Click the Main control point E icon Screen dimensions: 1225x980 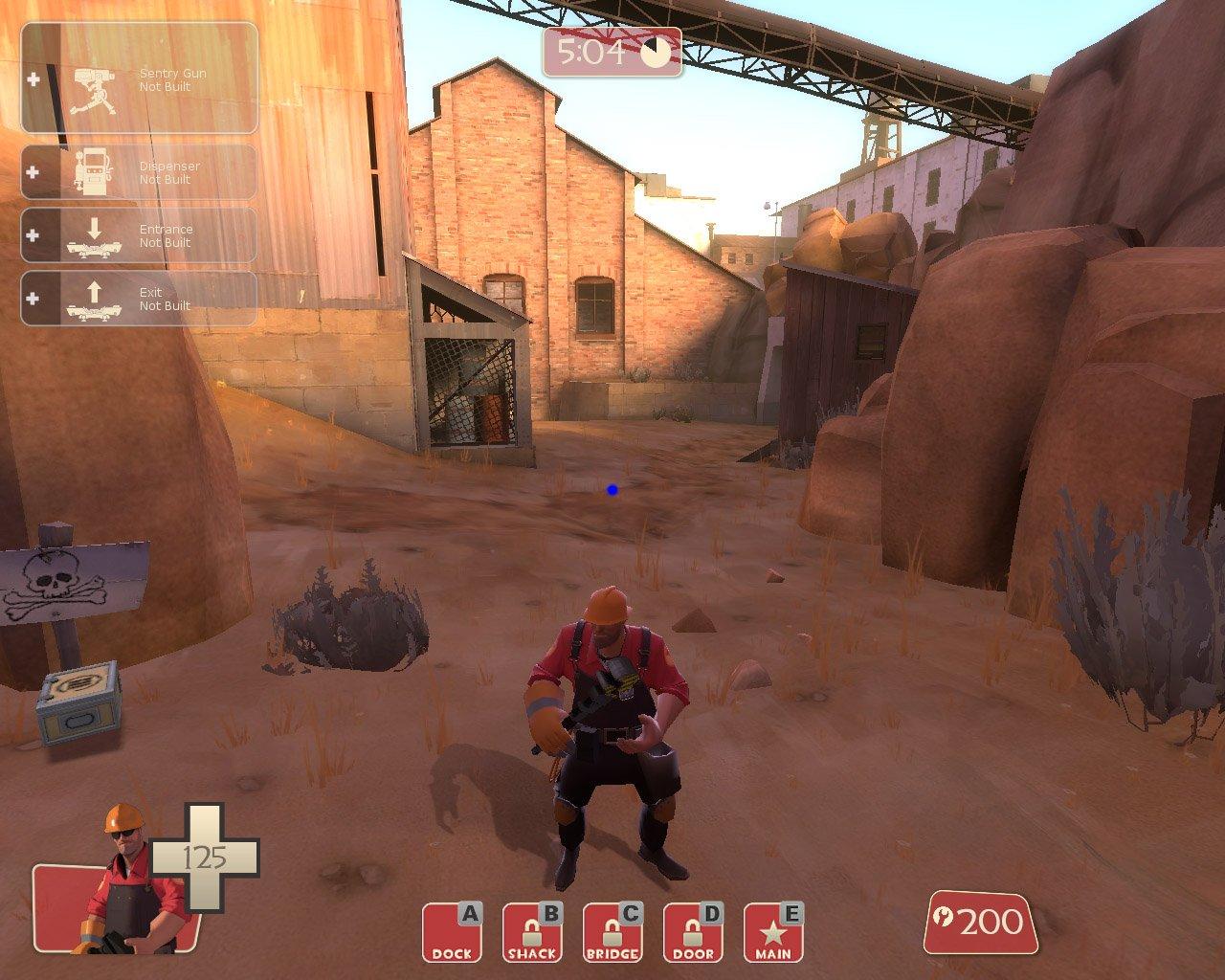tap(772, 933)
